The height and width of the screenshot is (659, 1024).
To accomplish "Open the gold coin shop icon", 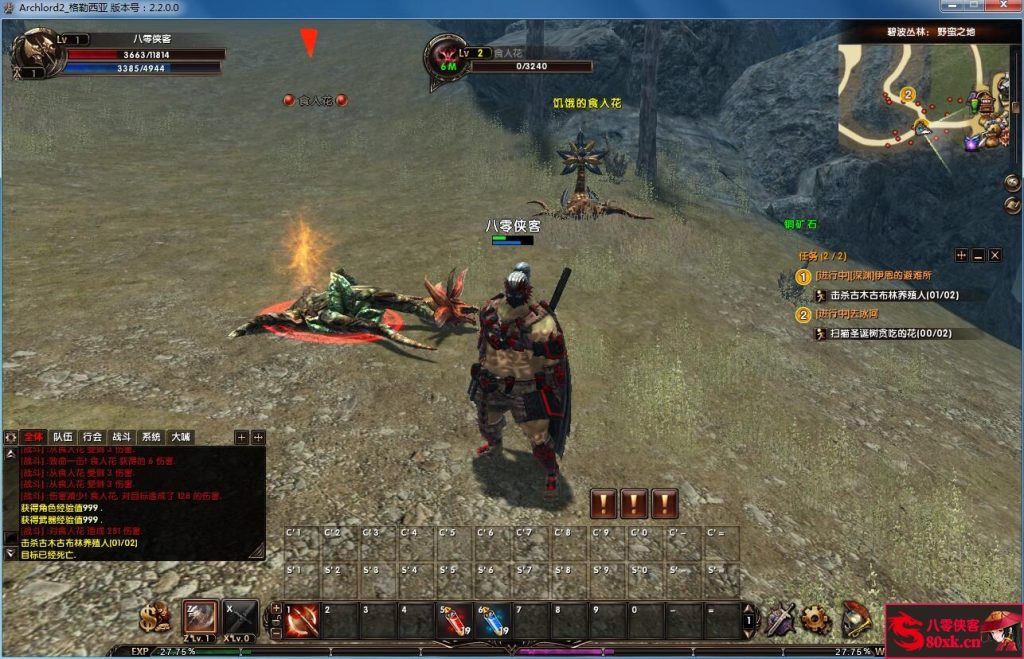I will [x=155, y=619].
